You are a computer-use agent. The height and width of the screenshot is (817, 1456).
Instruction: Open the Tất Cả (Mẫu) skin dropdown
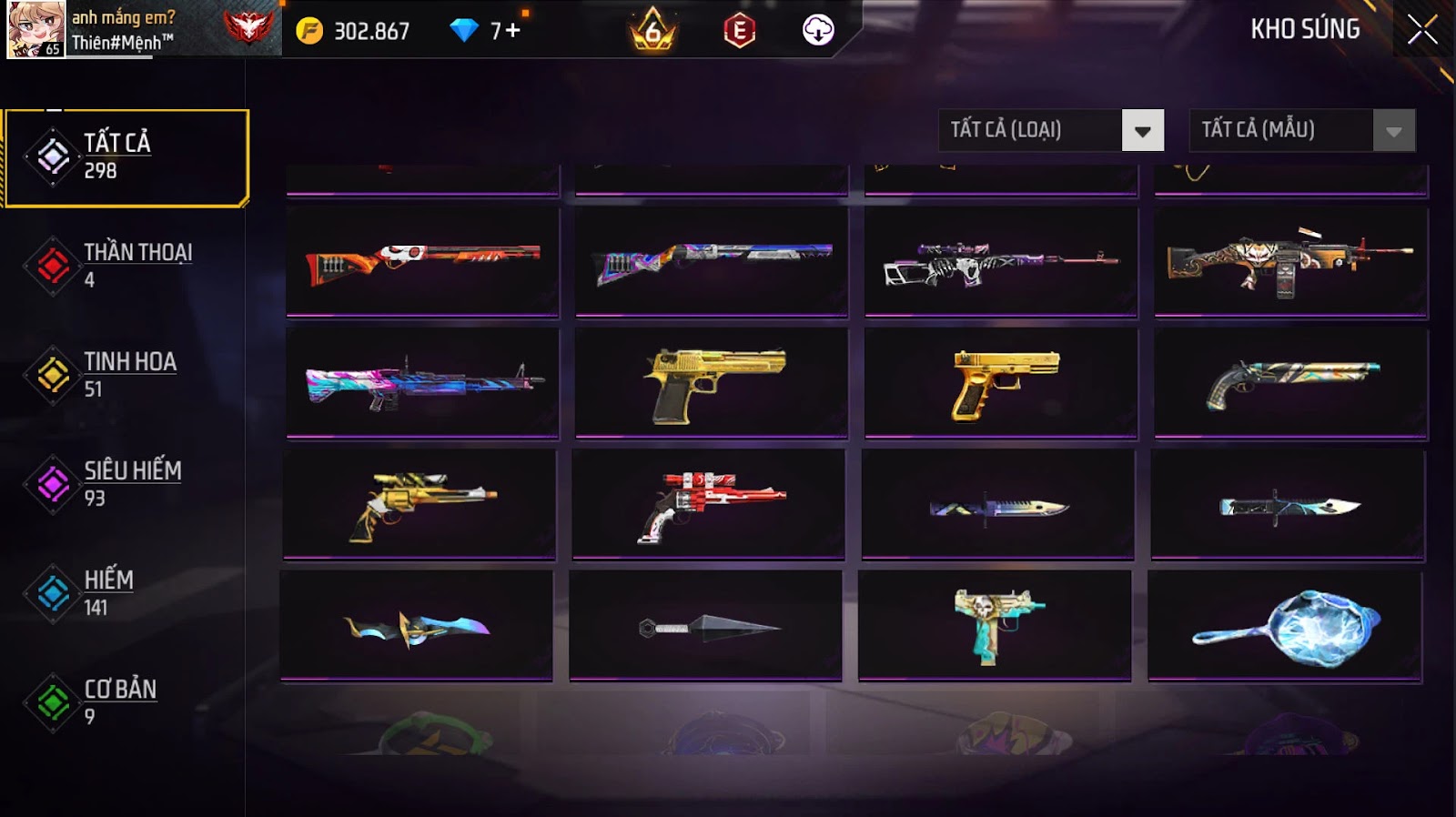(x=1393, y=130)
